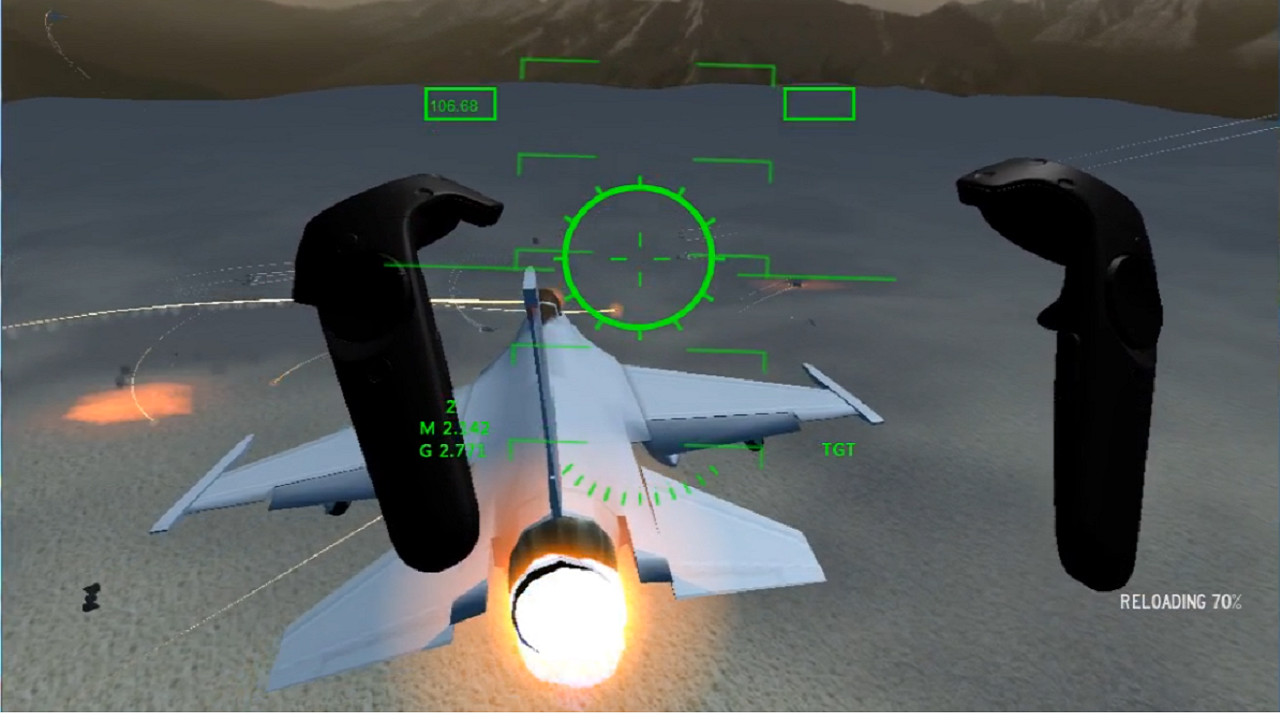Select the TGT target designator label
Viewport: 1280px width, 720px height.
point(838,451)
